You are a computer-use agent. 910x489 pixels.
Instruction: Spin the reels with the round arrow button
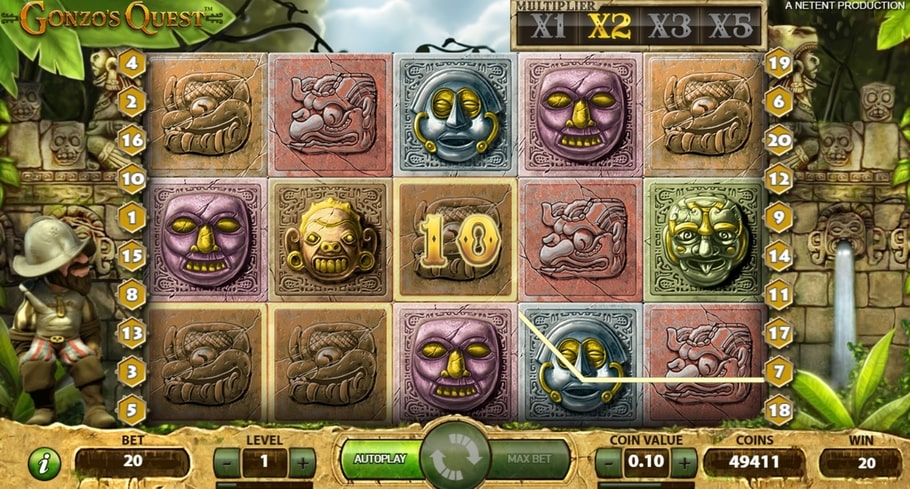point(455,460)
